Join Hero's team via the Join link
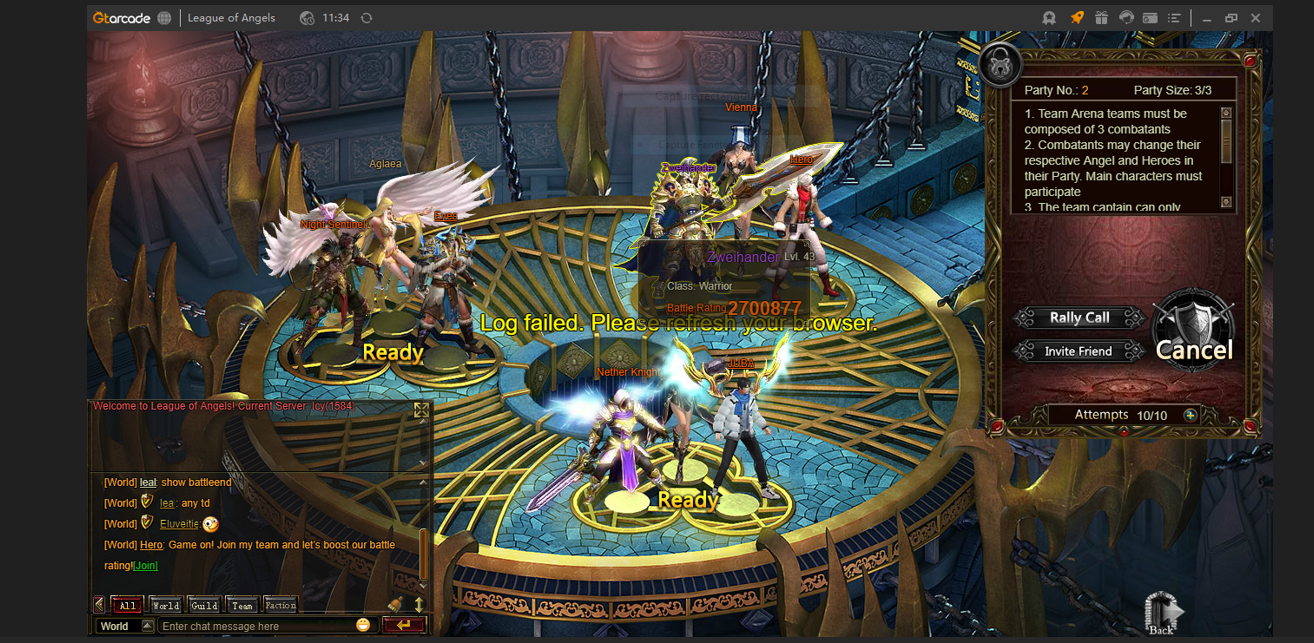 145,566
